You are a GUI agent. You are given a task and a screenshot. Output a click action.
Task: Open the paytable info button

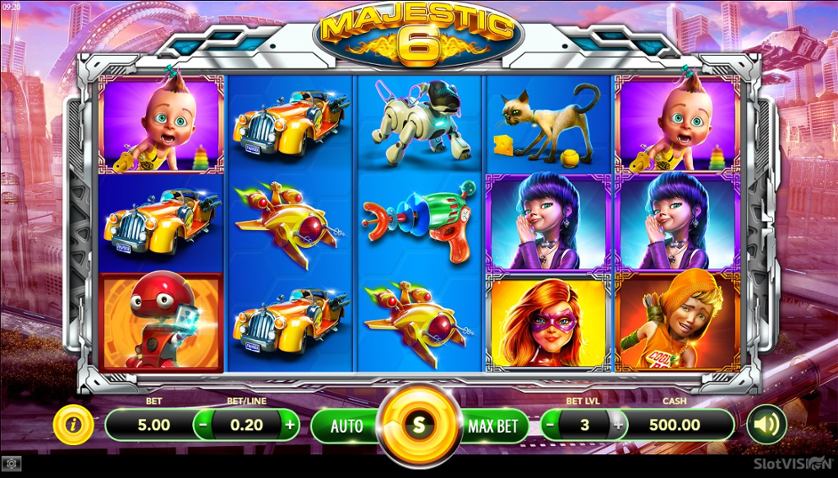[73, 424]
